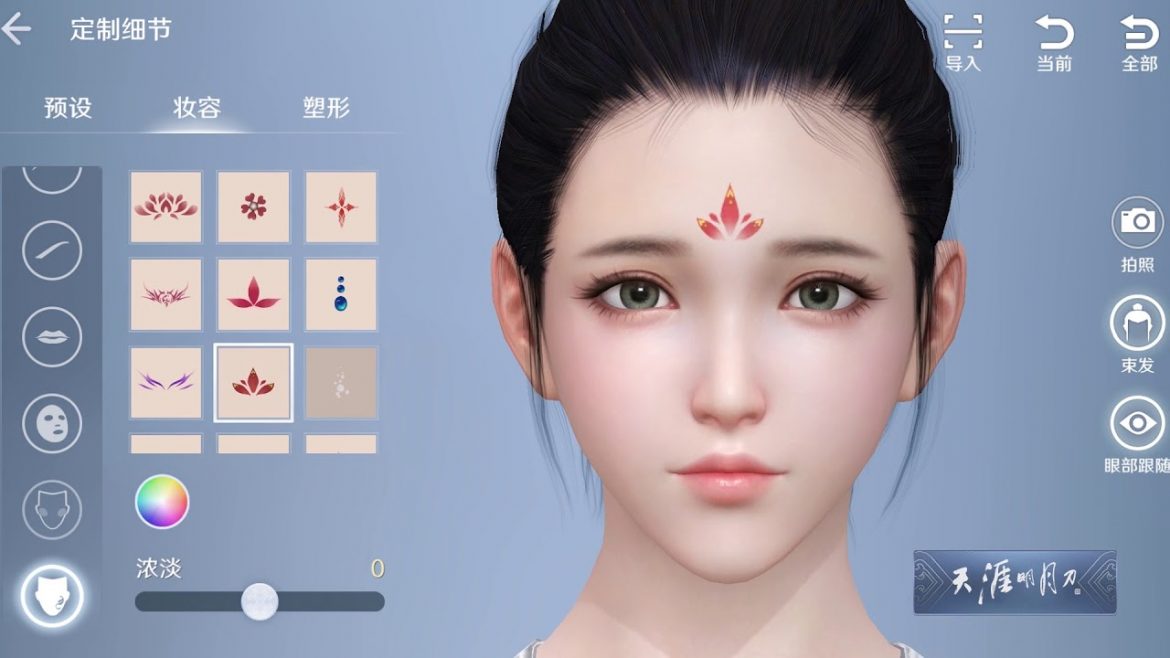
Task: Undo current changes with 当前
Action: tap(1054, 43)
